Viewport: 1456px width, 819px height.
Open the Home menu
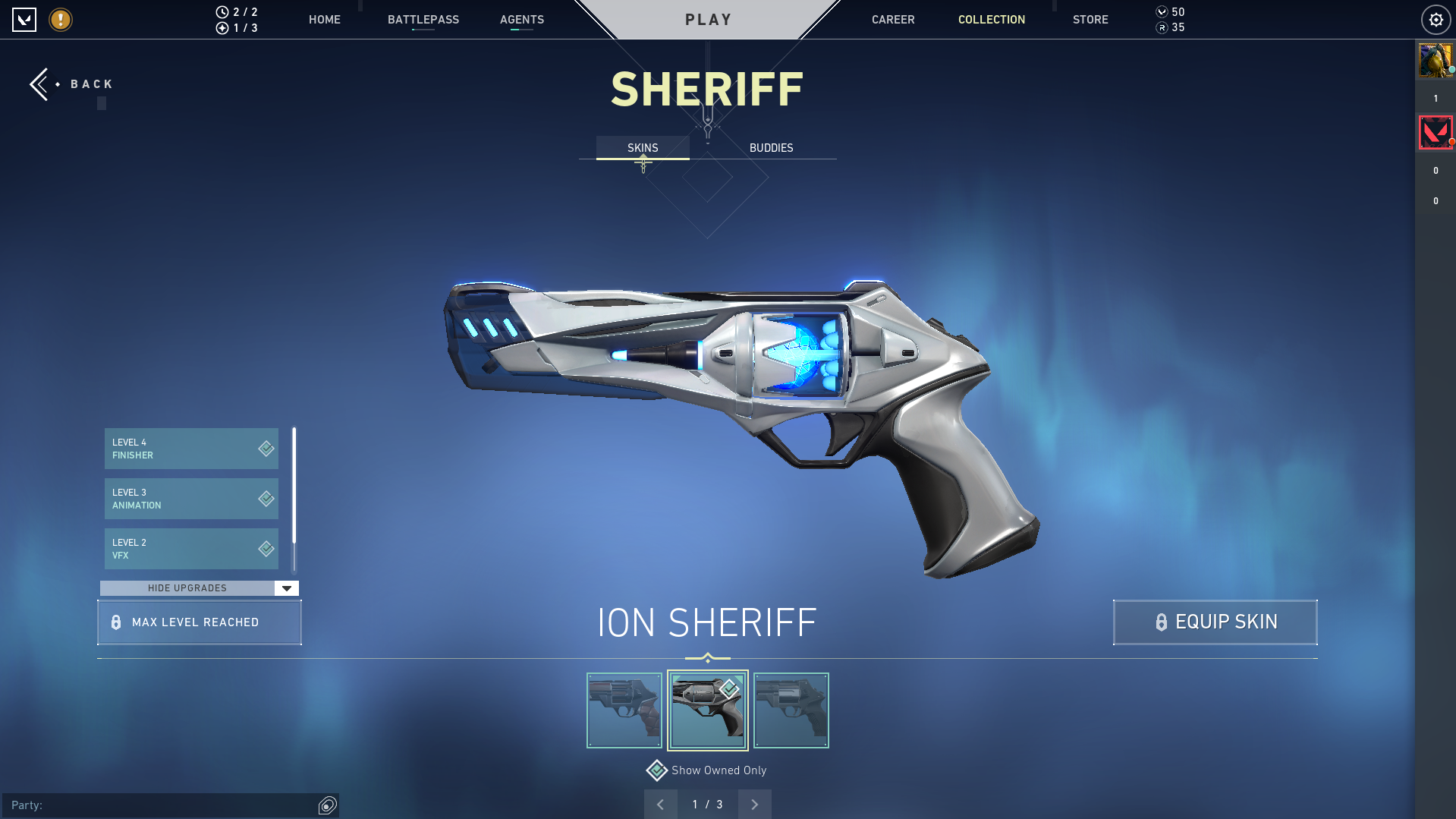pyautogui.click(x=324, y=20)
